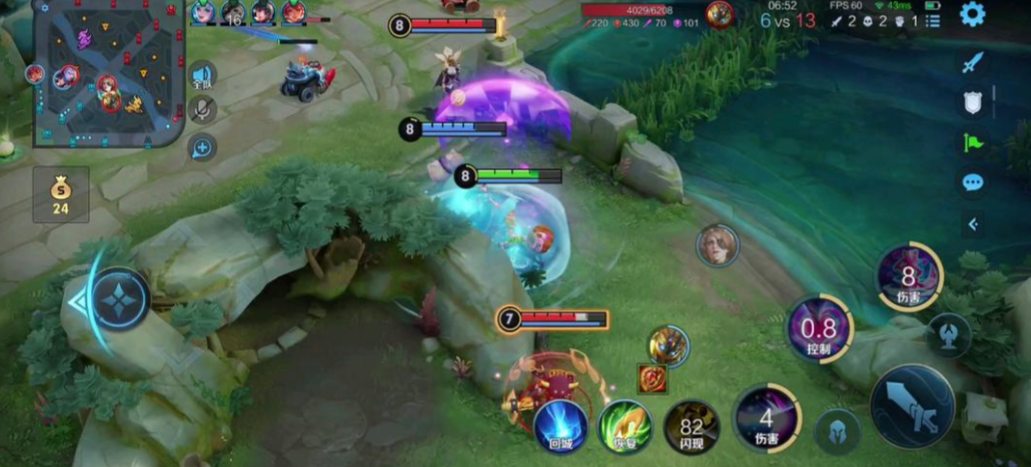Screen dimensions: 1031x467
Task: Open the scoreboard list icon
Action: pos(932,20)
